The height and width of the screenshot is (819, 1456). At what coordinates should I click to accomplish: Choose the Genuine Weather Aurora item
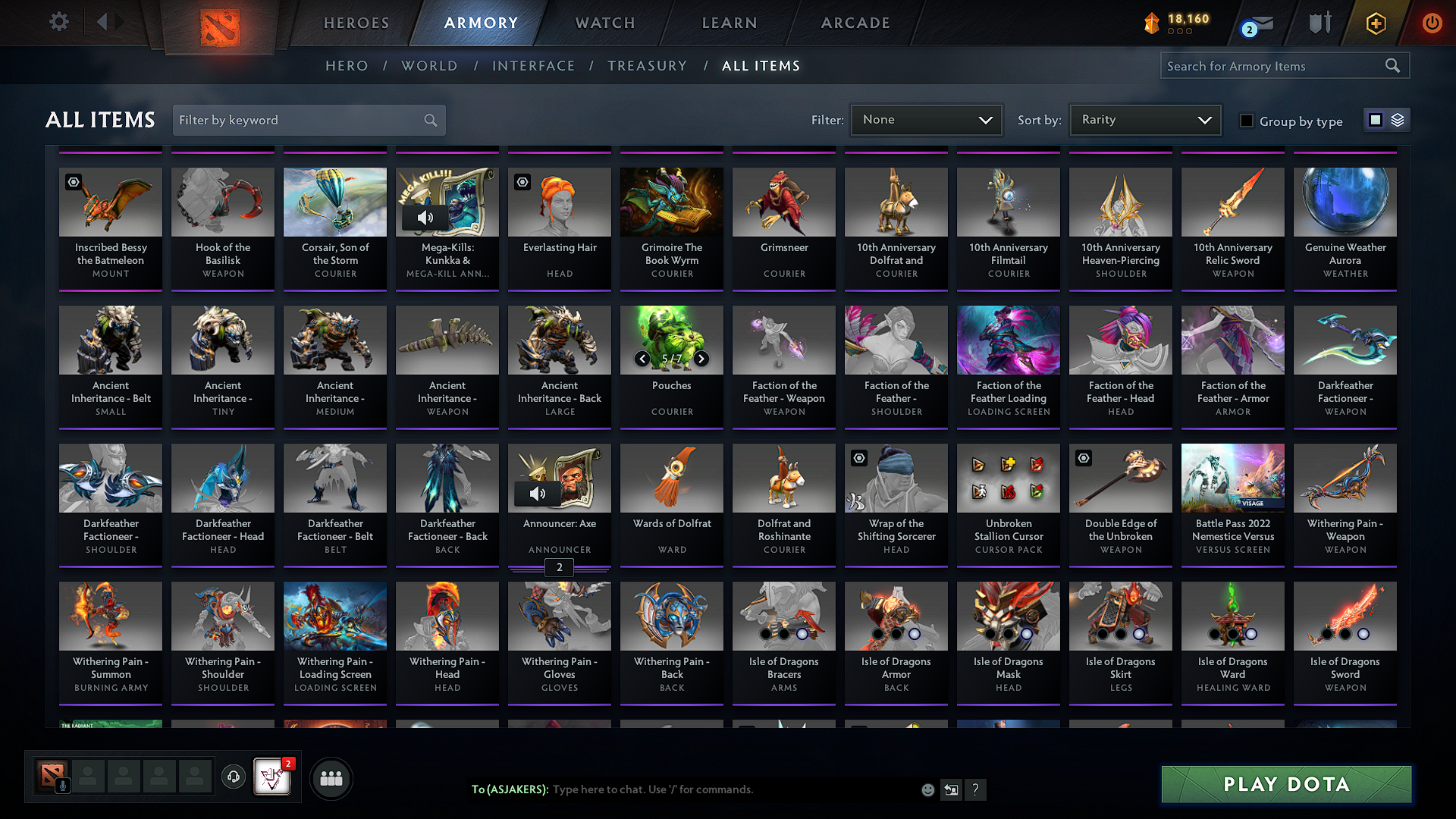(x=1345, y=227)
